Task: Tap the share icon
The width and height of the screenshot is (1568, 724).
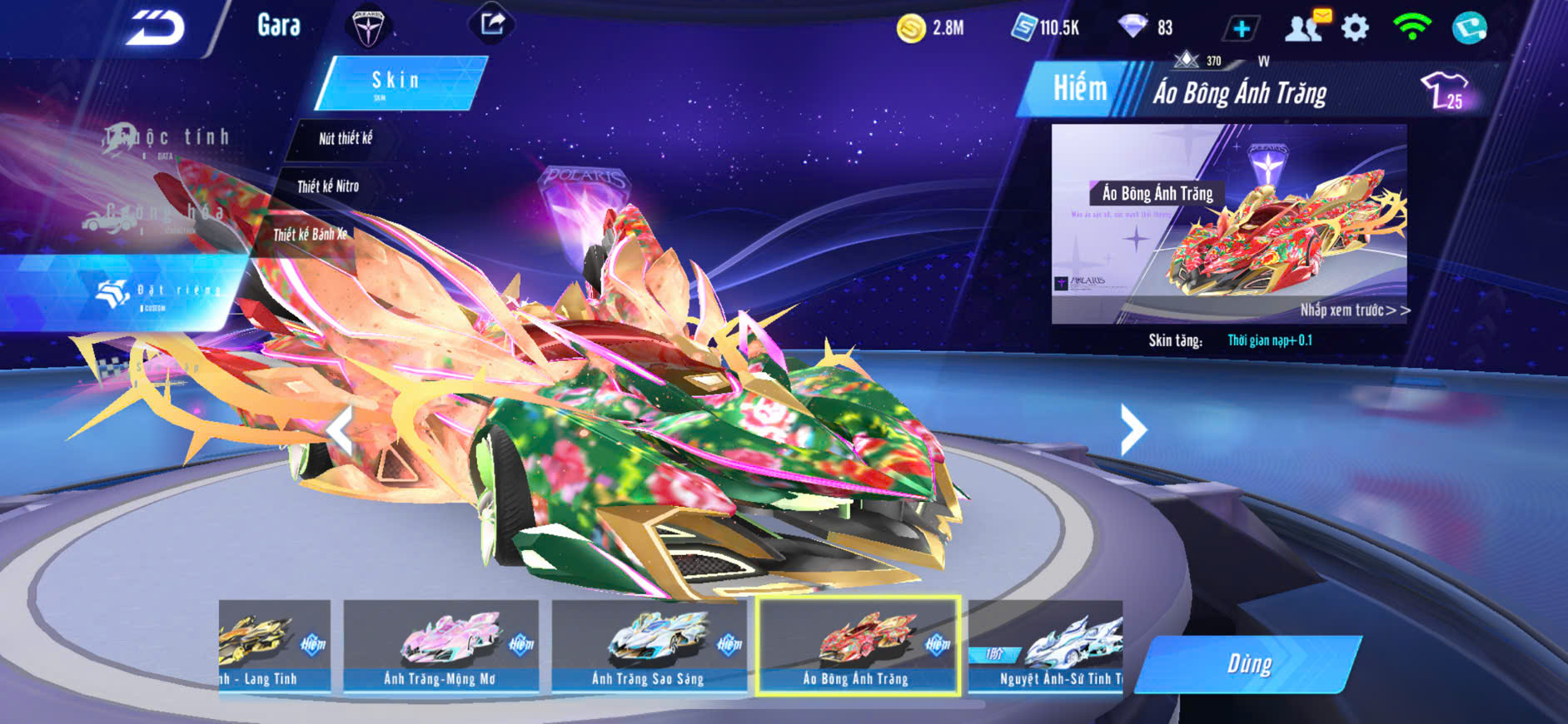Action: 491,23
